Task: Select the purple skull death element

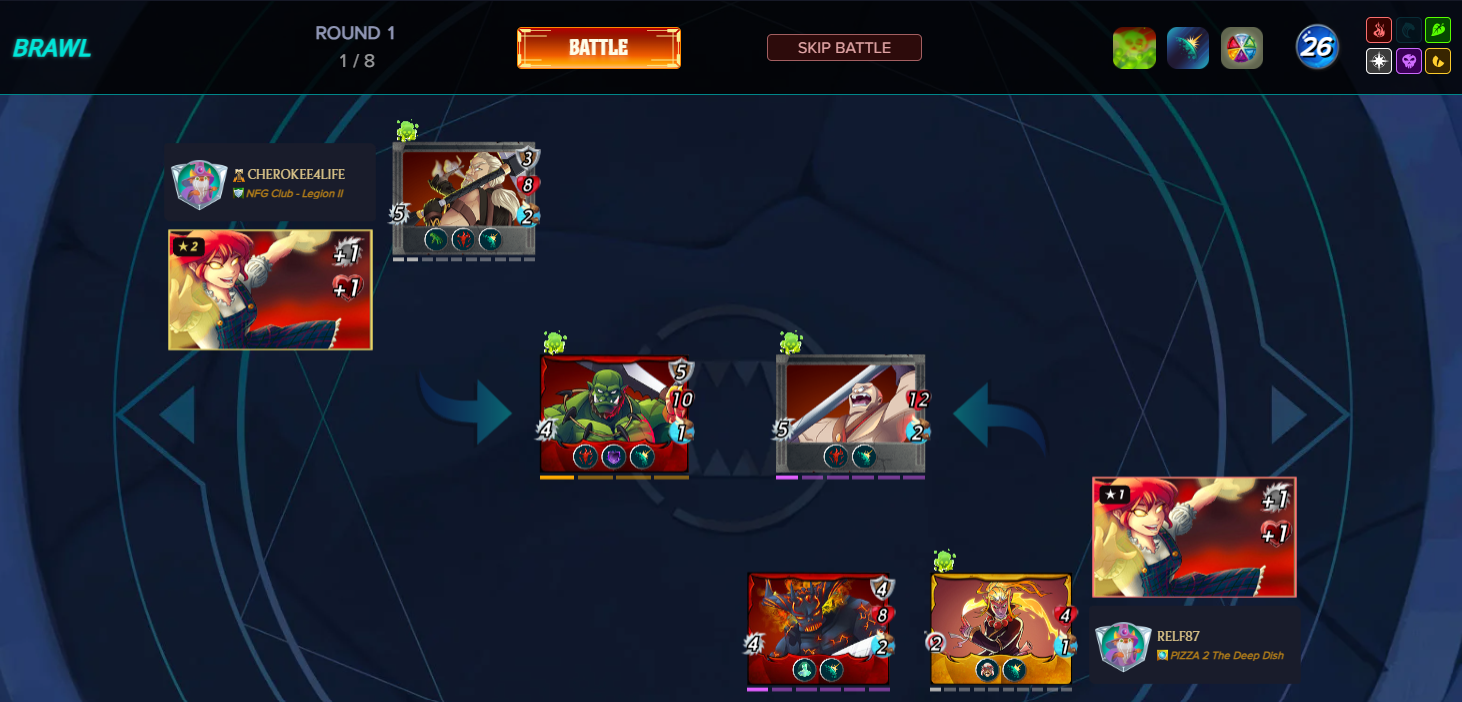Action: click(1408, 61)
